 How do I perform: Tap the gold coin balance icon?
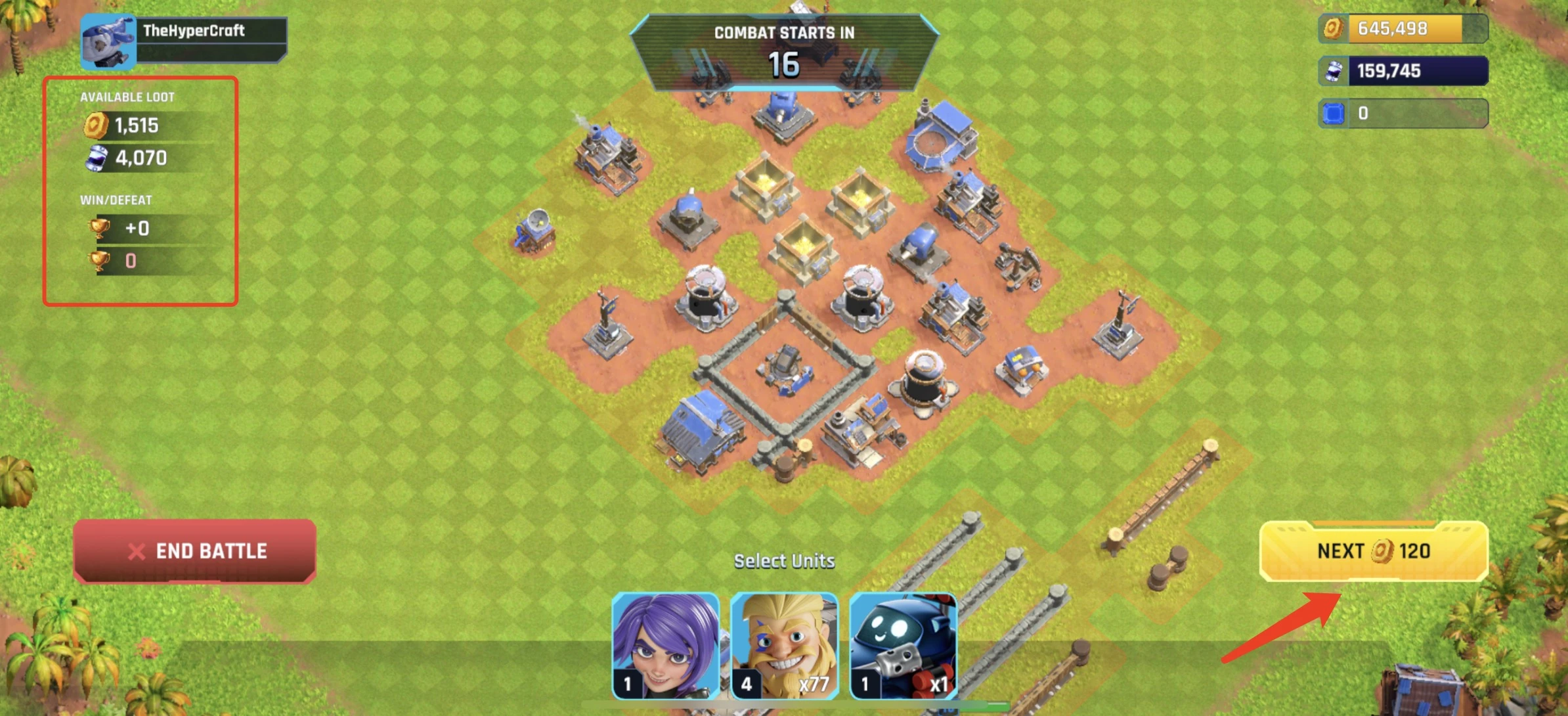point(1335,28)
